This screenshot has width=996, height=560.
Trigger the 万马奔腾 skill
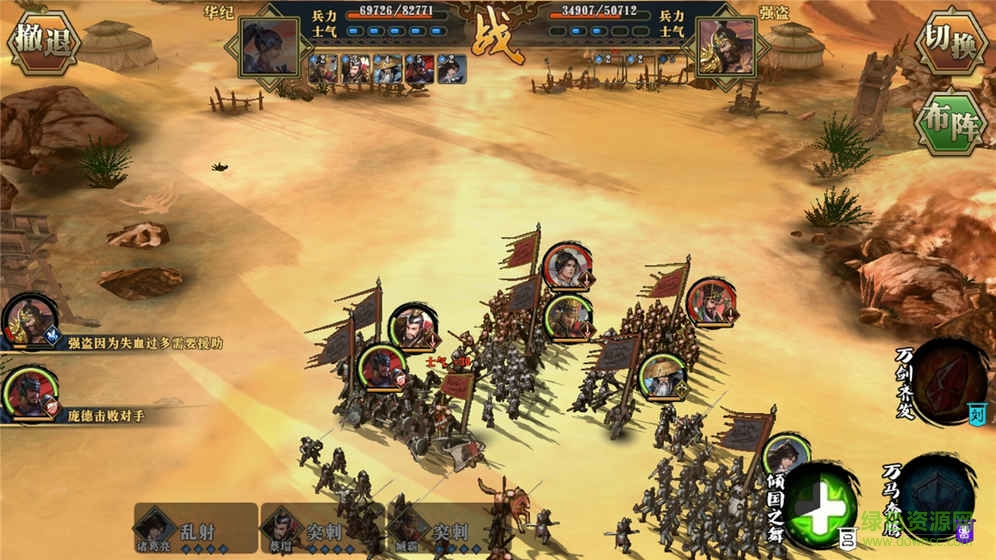click(938, 493)
